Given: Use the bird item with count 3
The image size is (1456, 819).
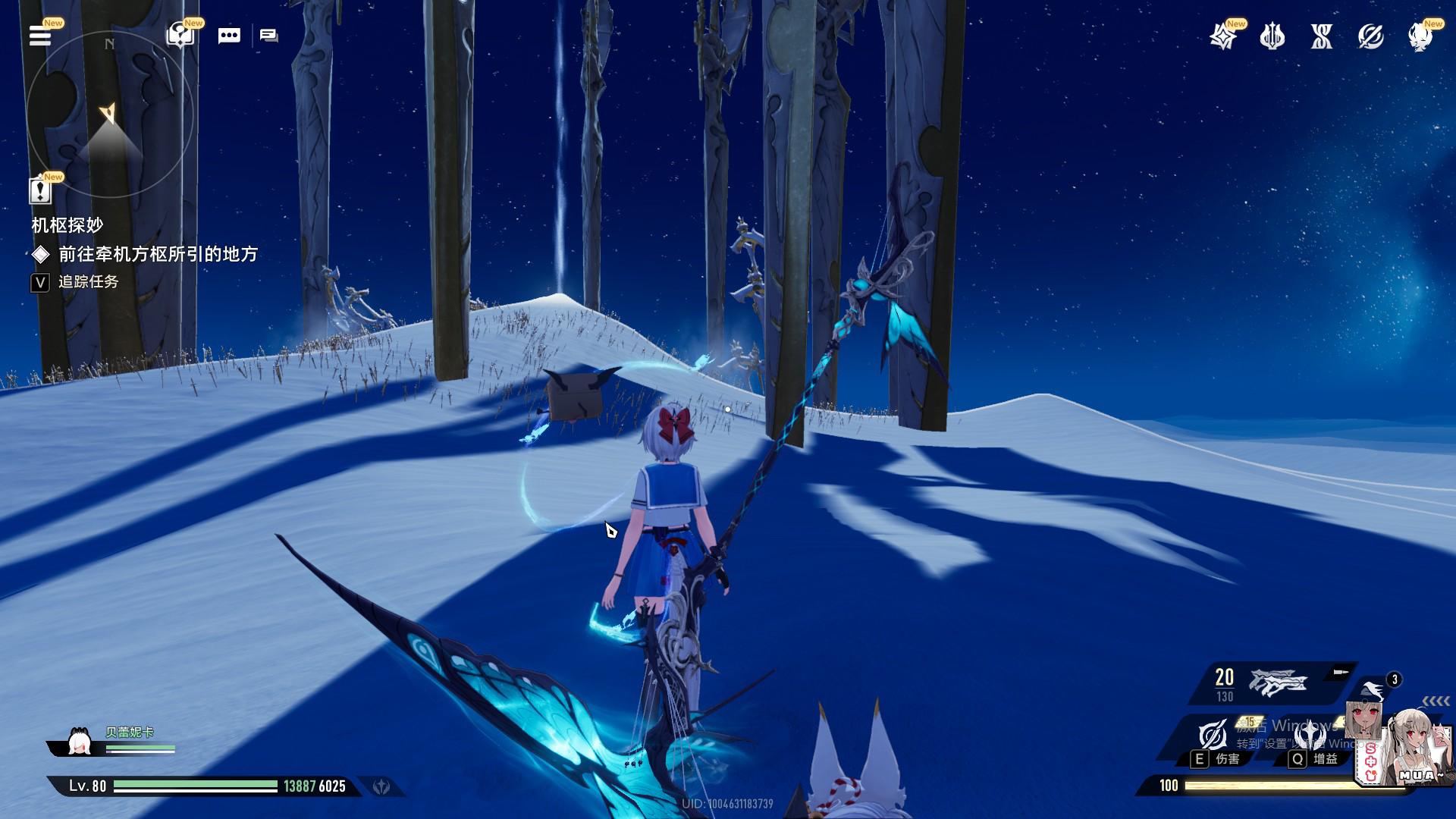Looking at the screenshot, I should coord(1374,689).
